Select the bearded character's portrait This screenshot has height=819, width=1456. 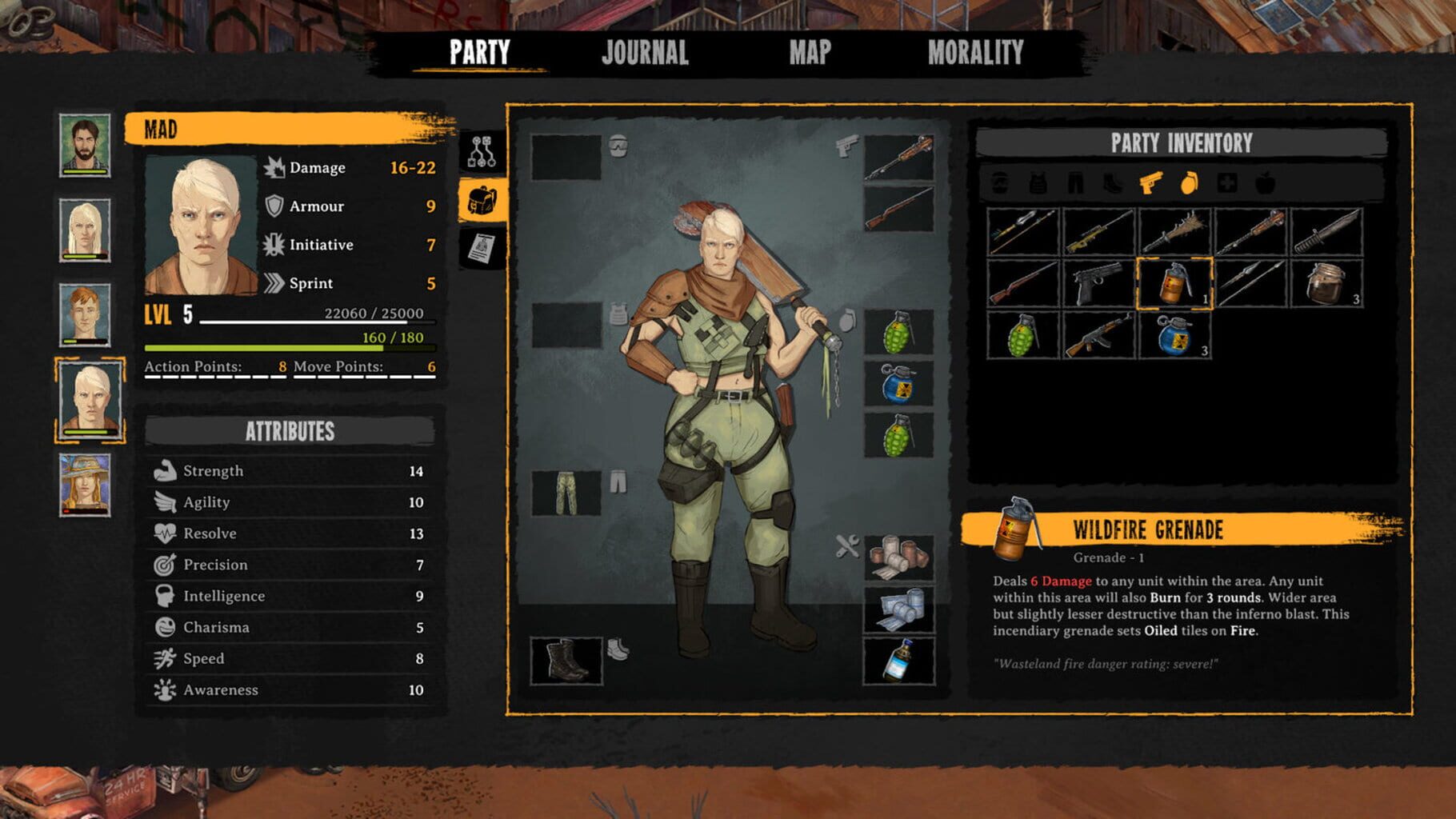coord(85,146)
